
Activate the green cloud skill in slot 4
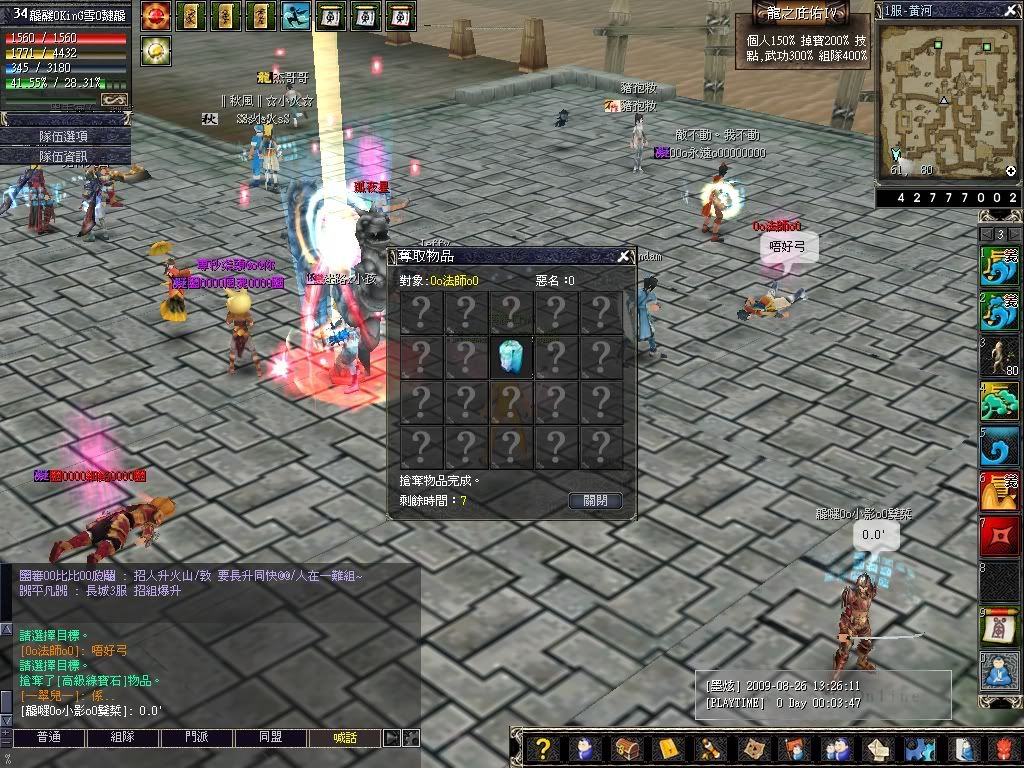pos(999,402)
